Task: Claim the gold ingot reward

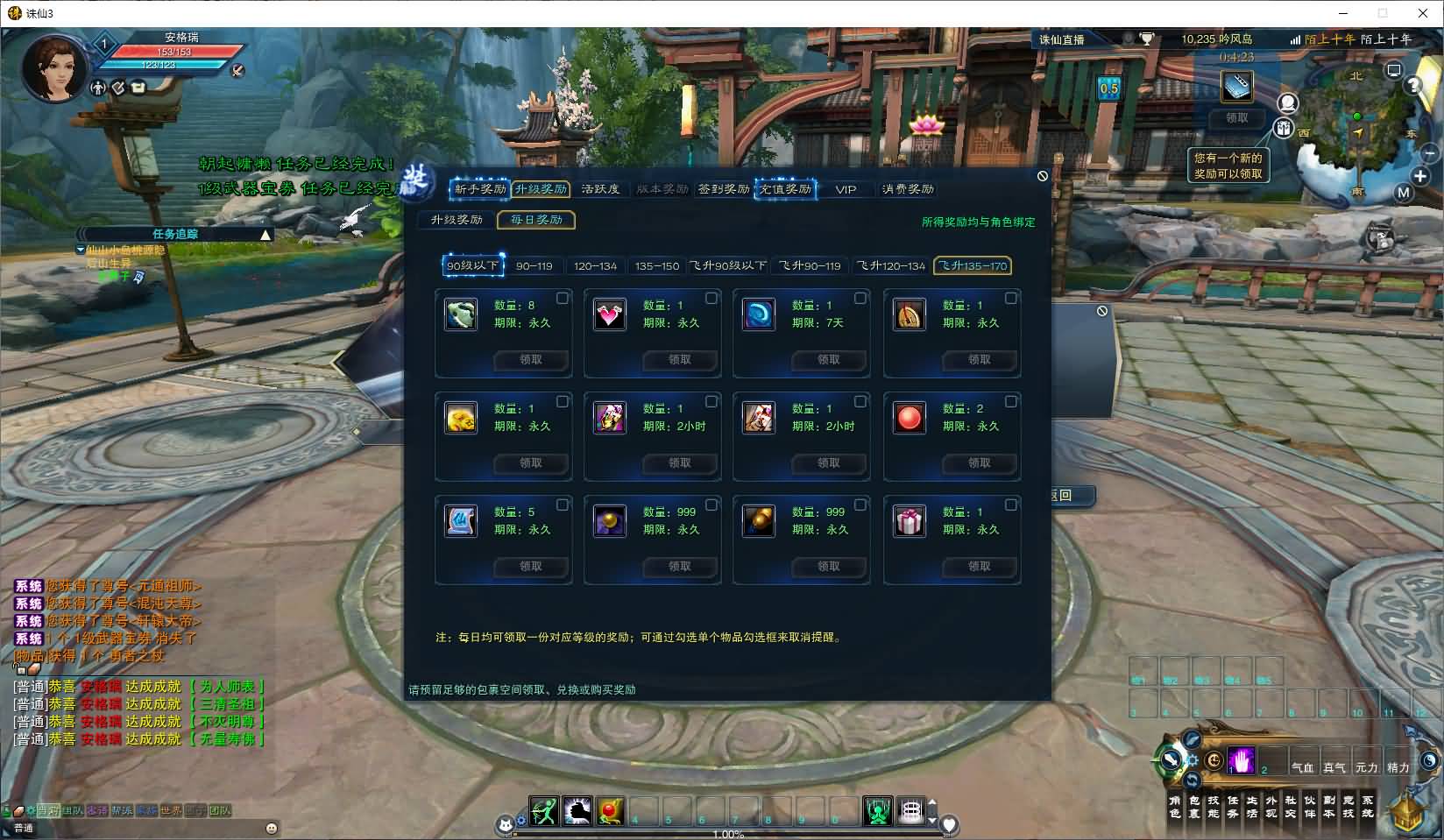Action: [531, 463]
